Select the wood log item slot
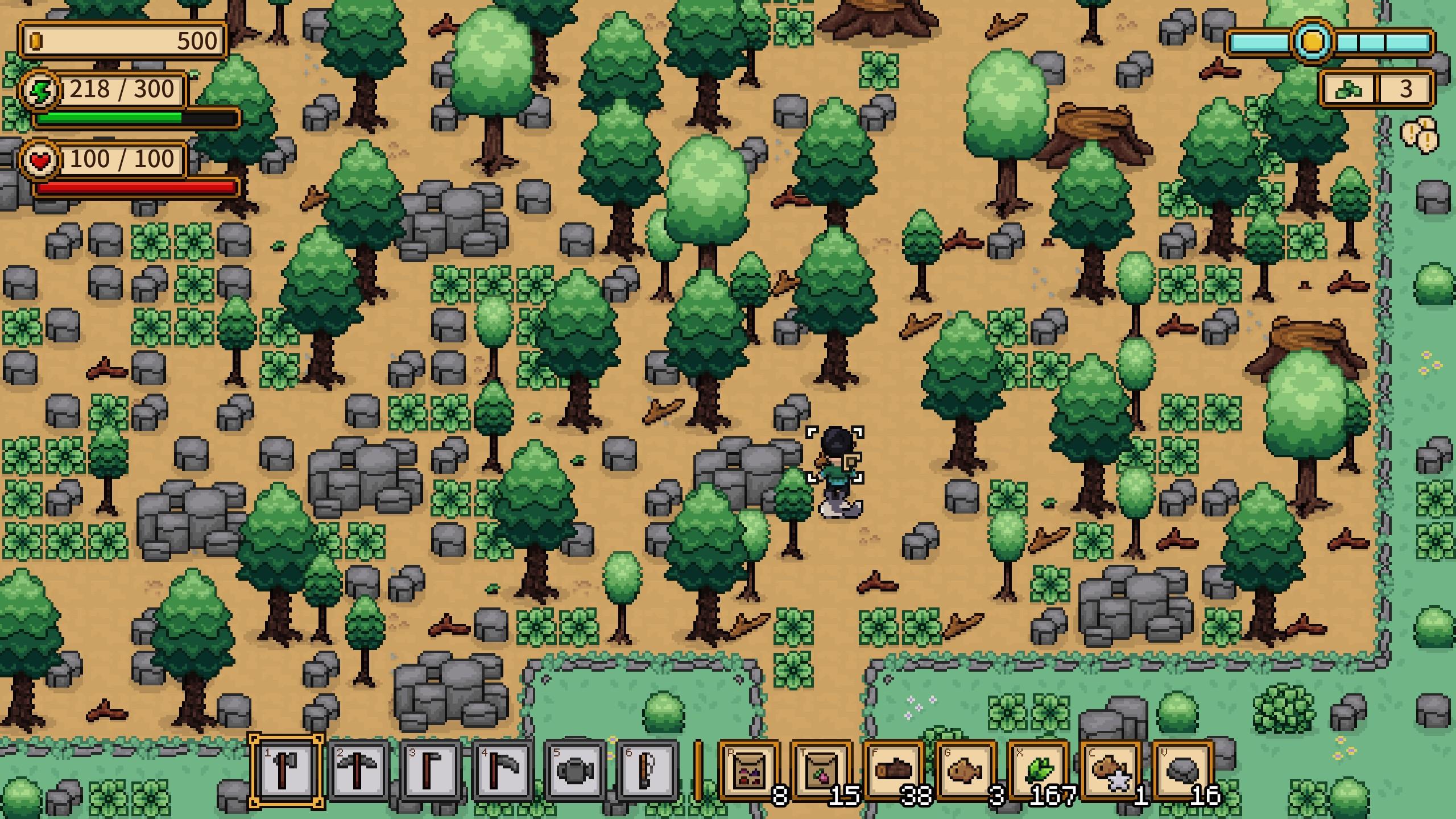The width and height of the screenshot is (1456, 819). (x=894, y=771)
